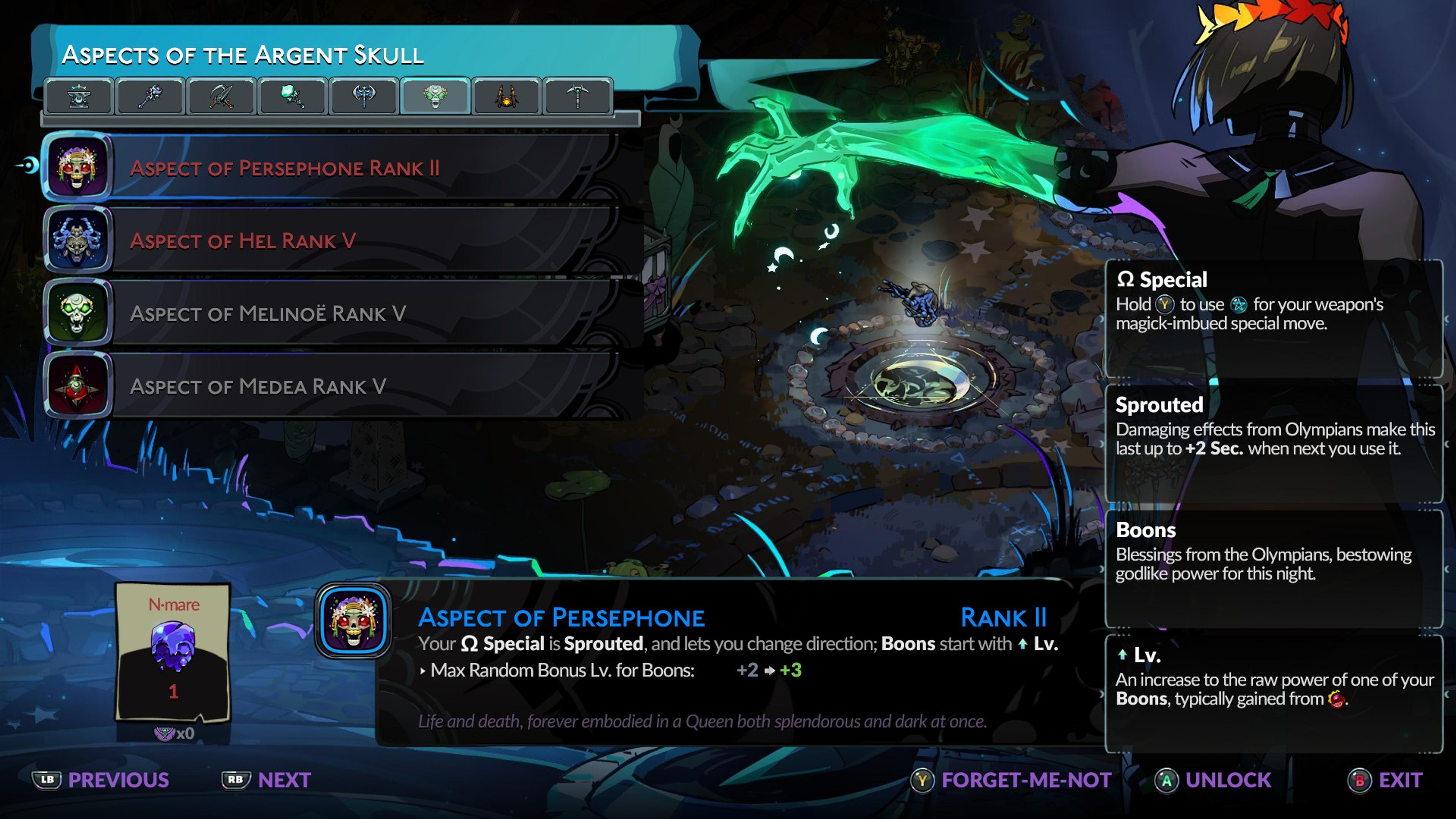Pick Aspect of Melinoë Rank V

[x=339, y=313]
